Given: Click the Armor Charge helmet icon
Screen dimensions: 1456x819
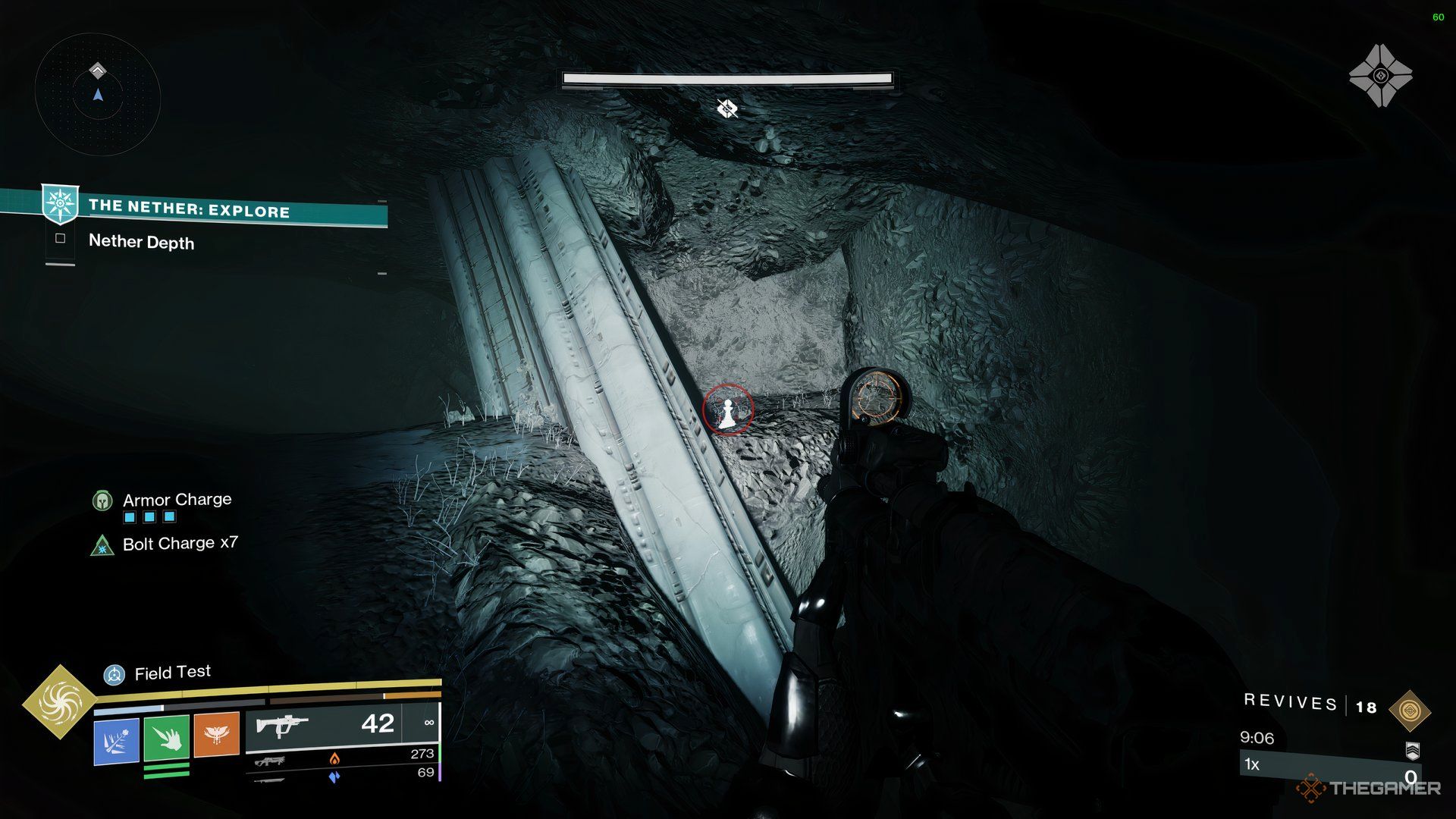Looking at the screenshot, I should (102, 500).
